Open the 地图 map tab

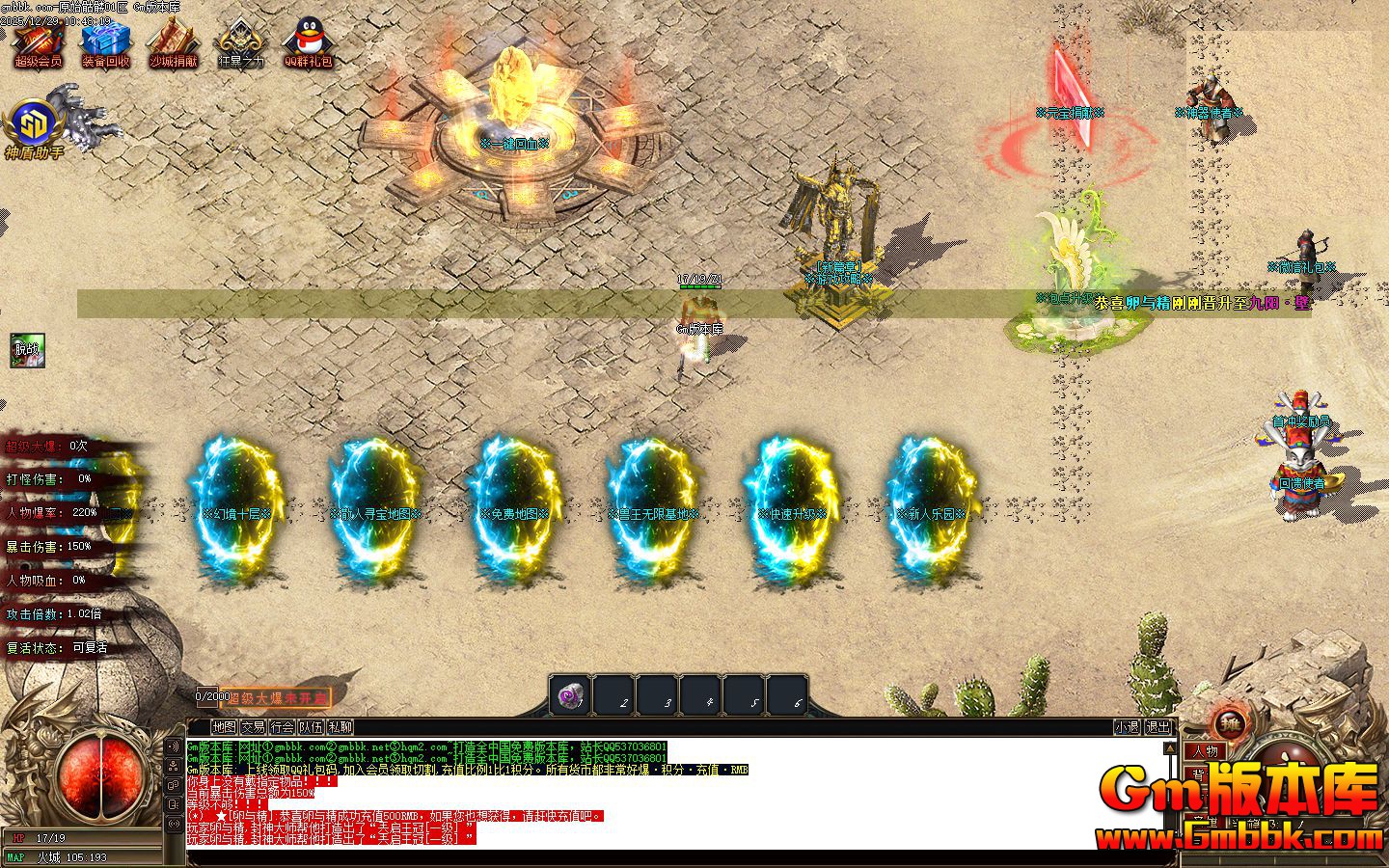[x=224, y=727]
